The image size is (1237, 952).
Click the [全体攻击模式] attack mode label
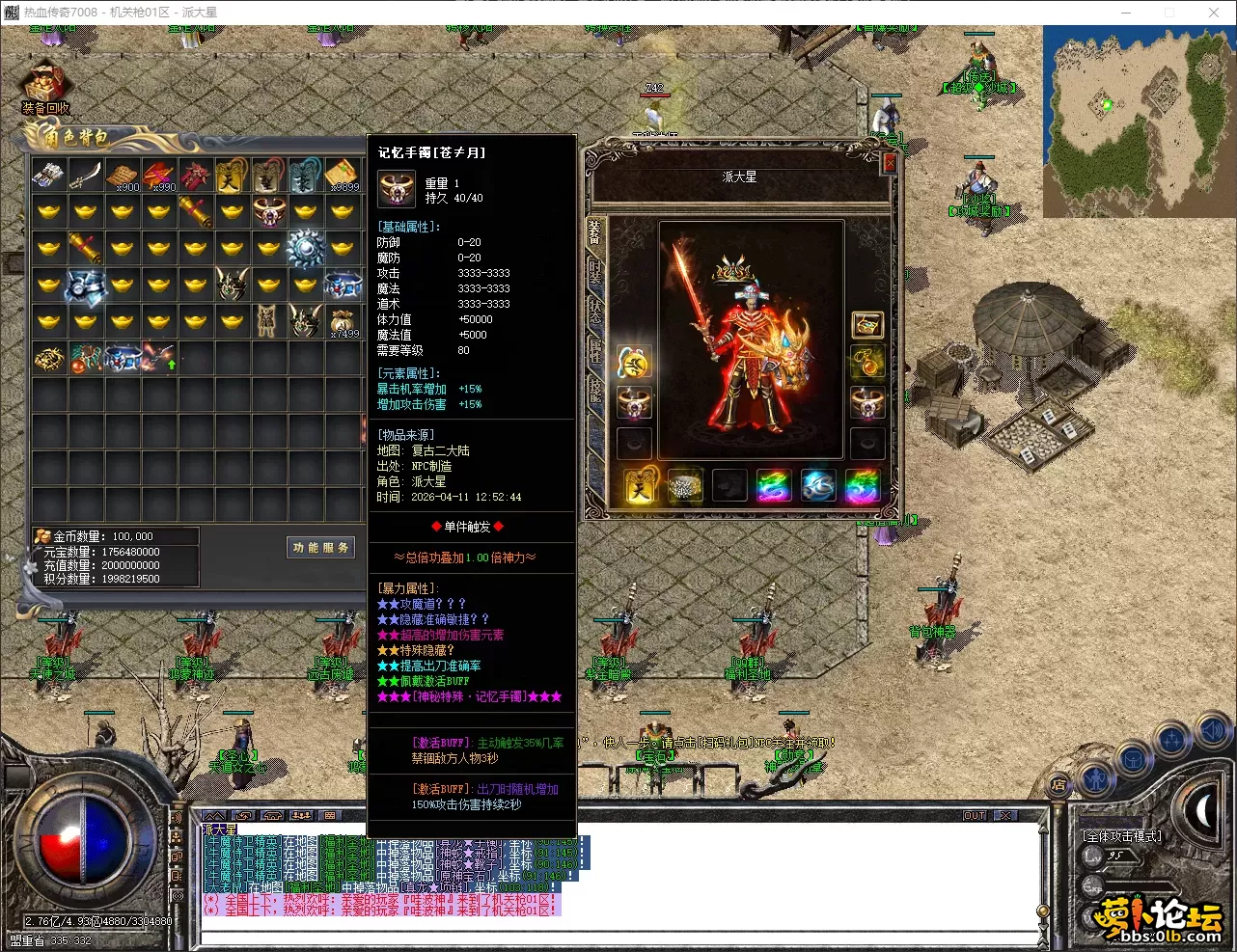1122,836
